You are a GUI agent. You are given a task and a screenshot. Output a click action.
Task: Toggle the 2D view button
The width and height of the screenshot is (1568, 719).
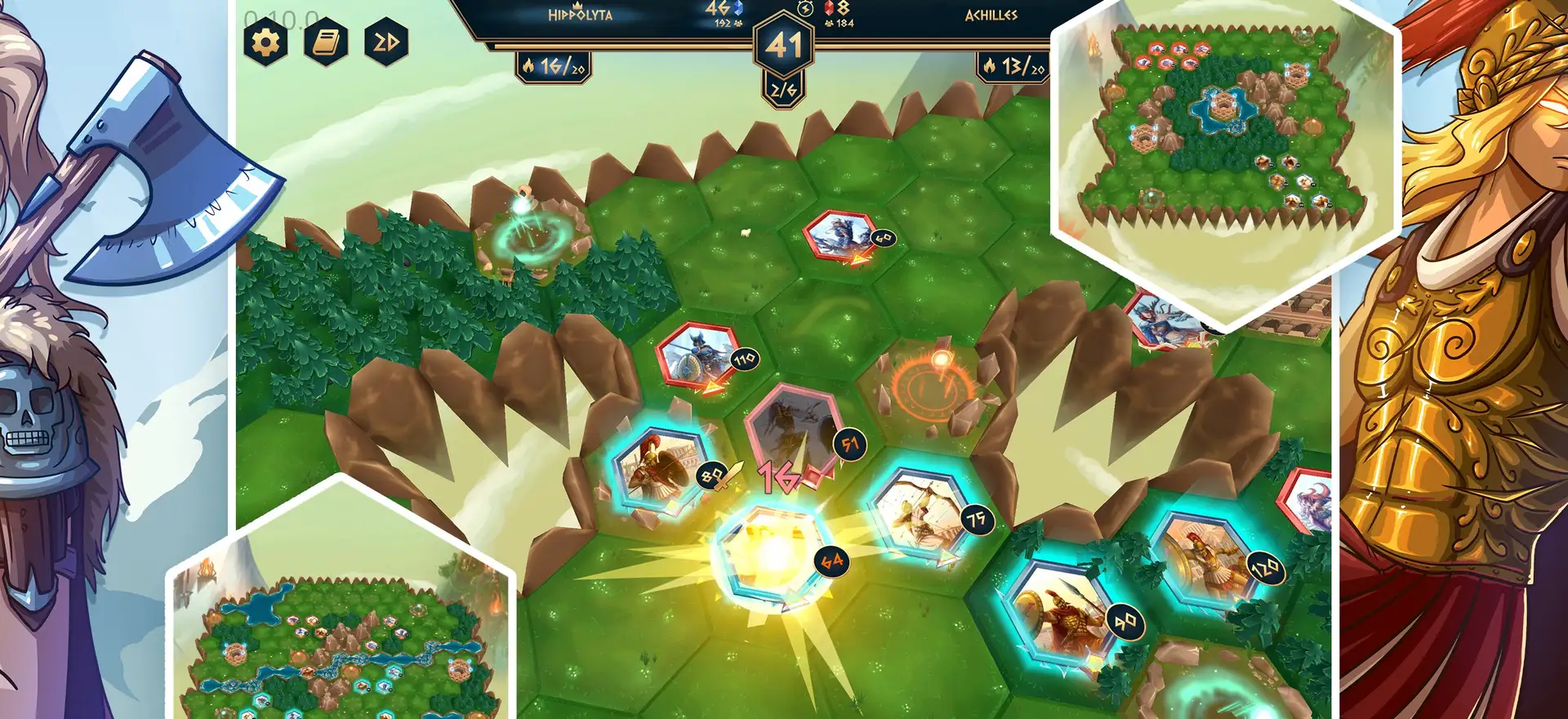[x=386, y=42]
